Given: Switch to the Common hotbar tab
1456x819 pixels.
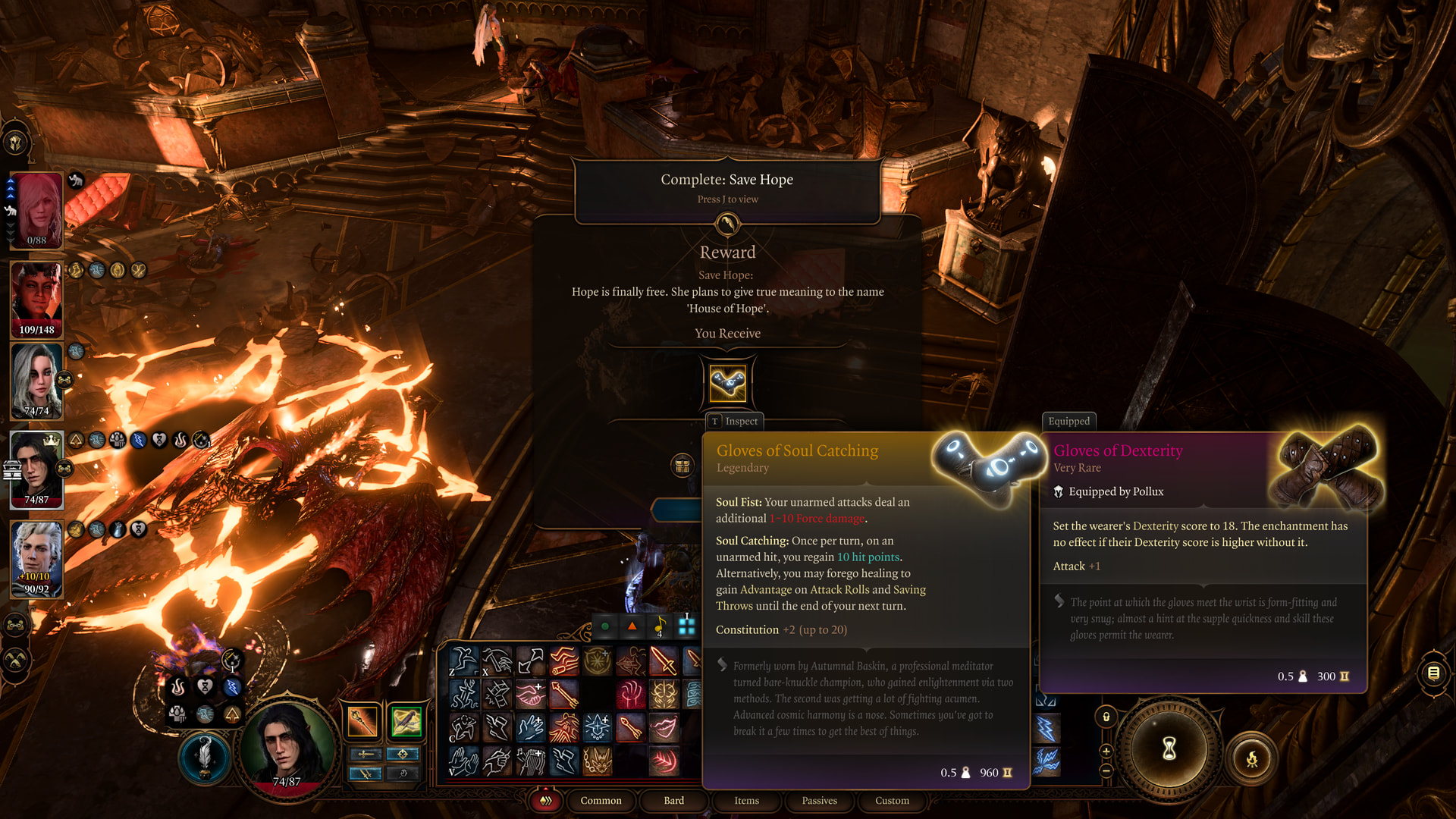Looking at the screenshot, I should 601,801.
